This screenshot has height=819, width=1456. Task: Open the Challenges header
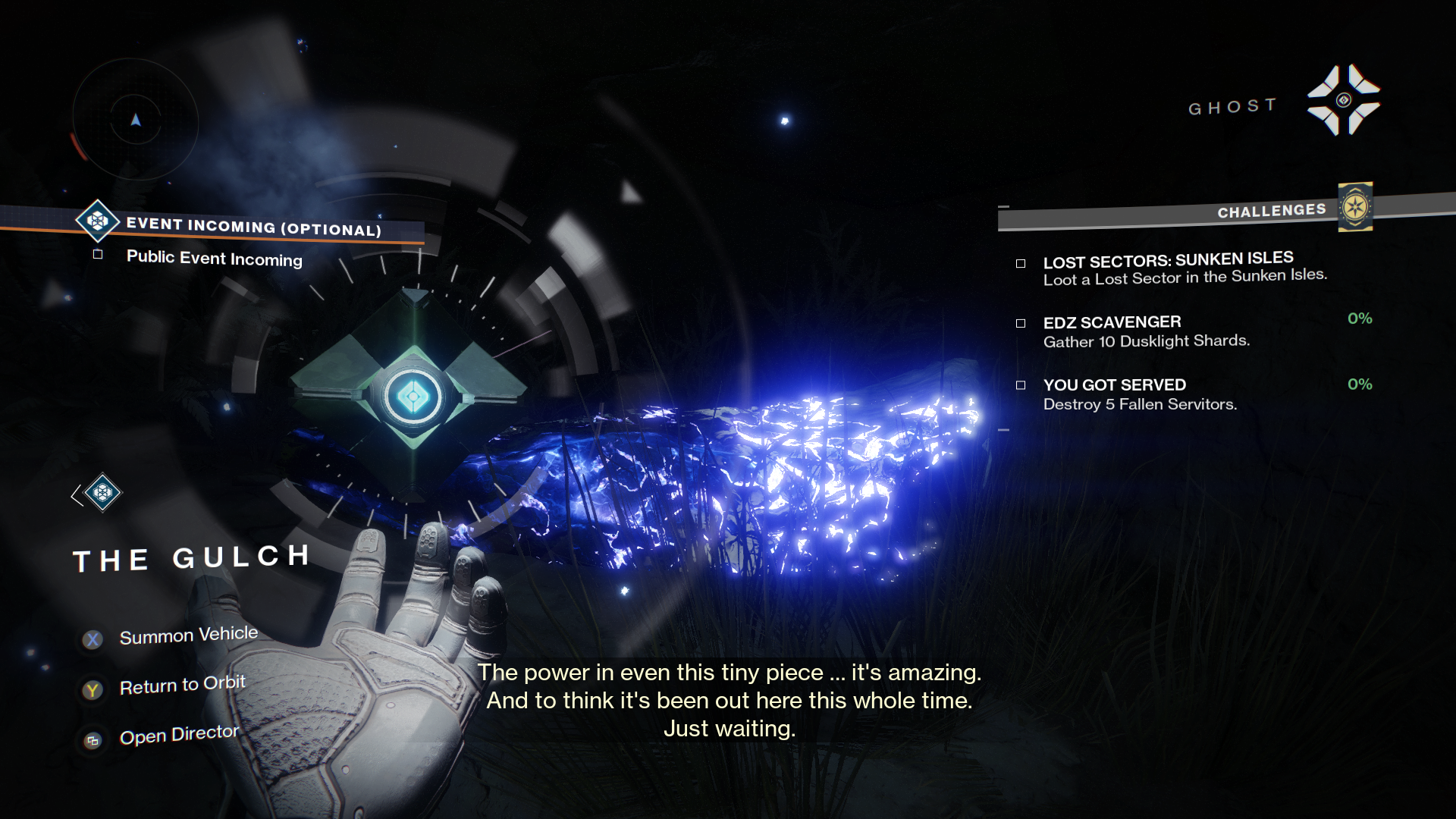[x=1271, y=211]
